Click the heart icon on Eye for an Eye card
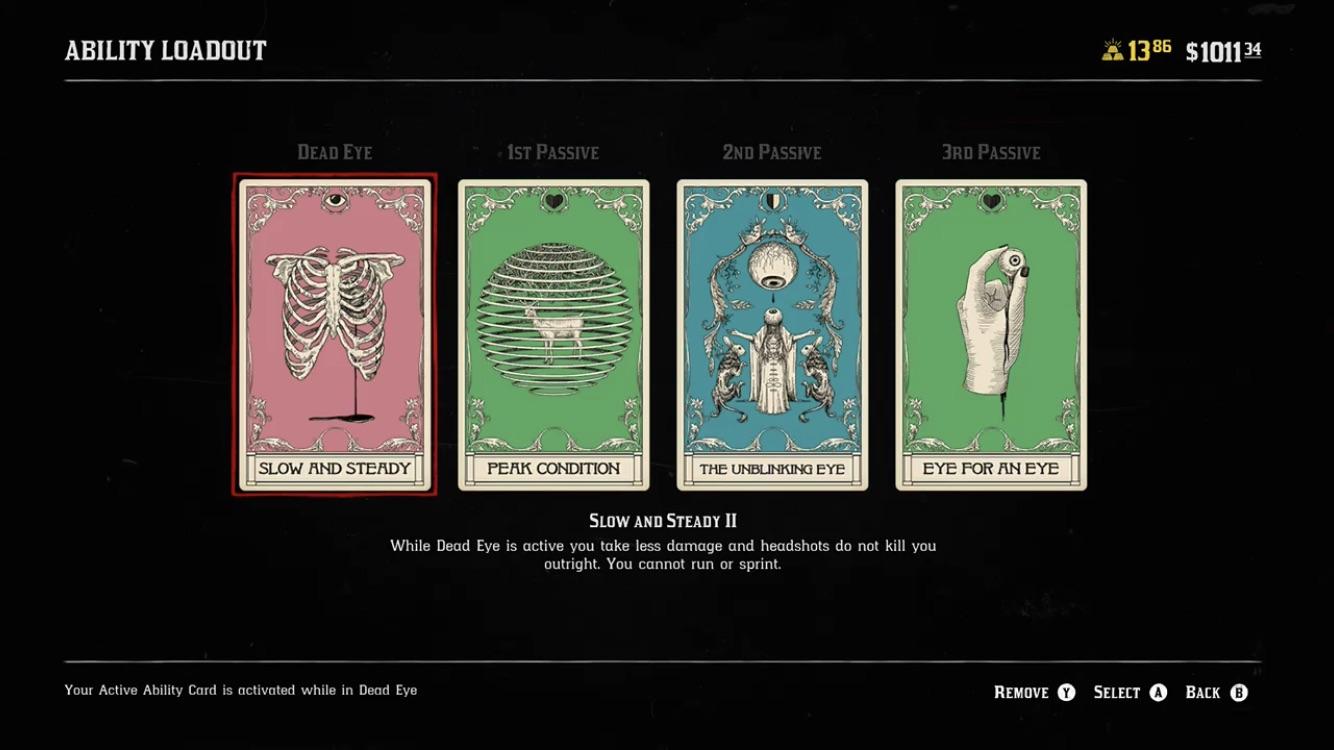 tap(990, 200)
